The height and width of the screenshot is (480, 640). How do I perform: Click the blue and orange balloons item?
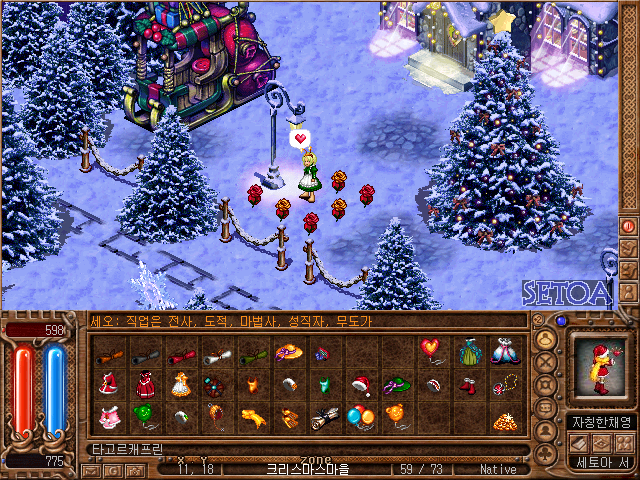coord(360,415)
